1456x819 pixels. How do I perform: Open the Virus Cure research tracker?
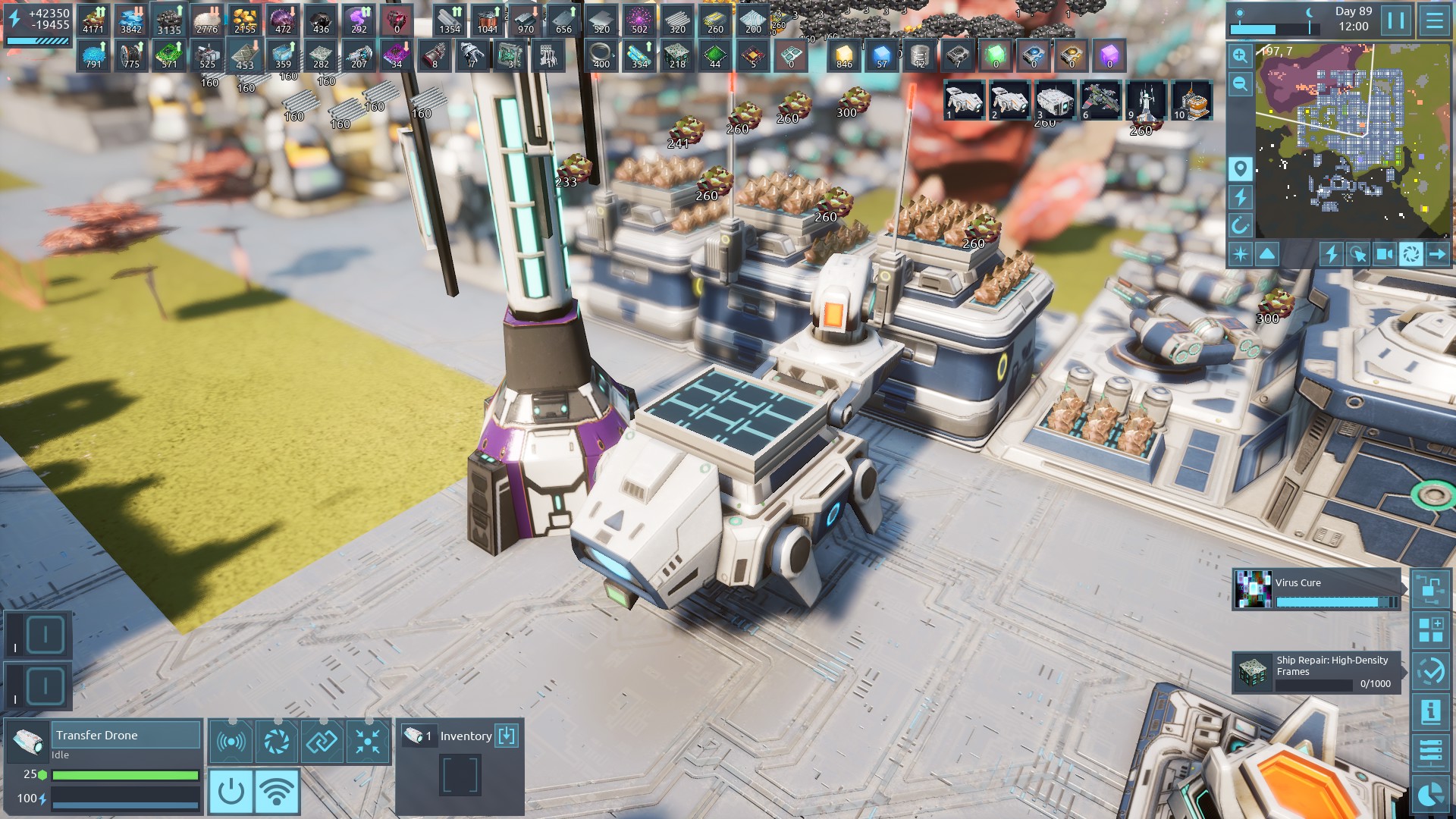click(x=1316, y=590)
